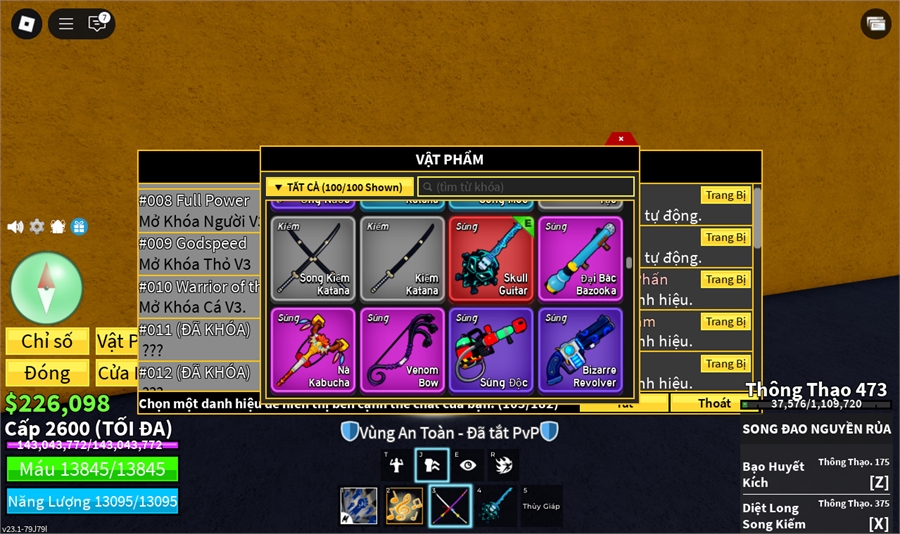900x534 pixels.
Task: Open the Roblox menu logo button
Action: point(27,23)
